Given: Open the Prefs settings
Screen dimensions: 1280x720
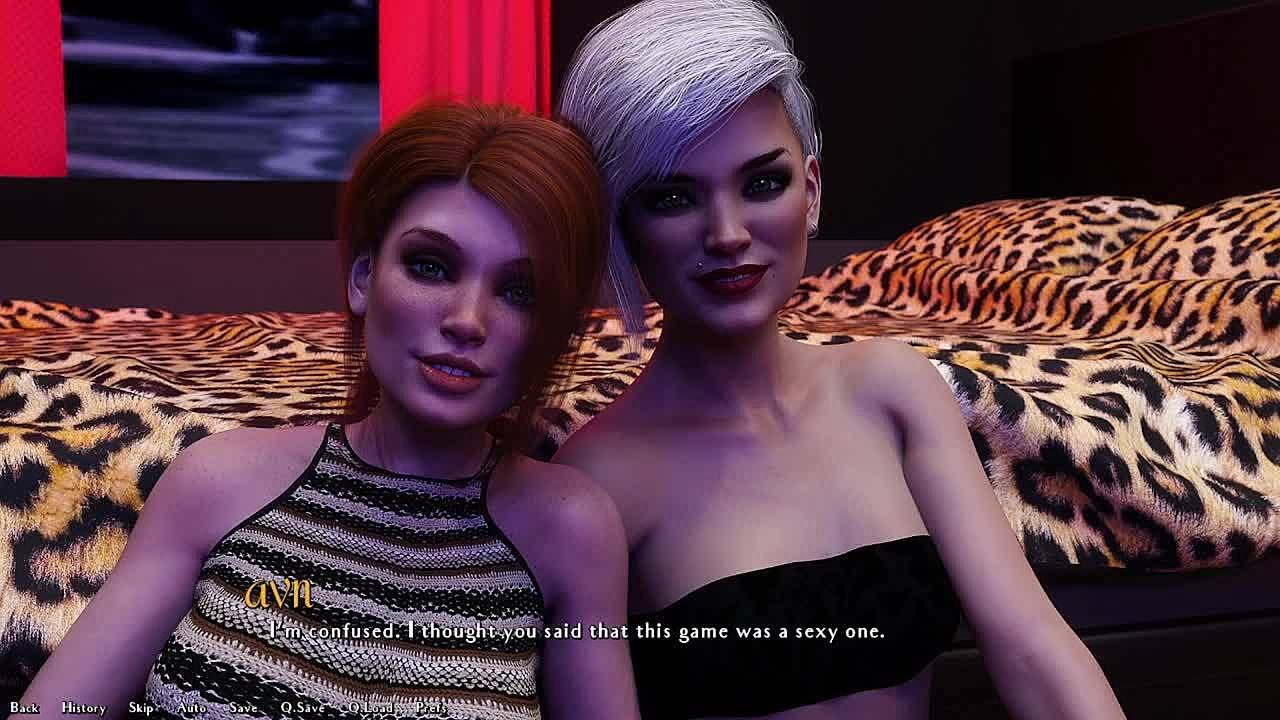Looking at the screenshot, I should pyautogui.click(x=431, y=708).
